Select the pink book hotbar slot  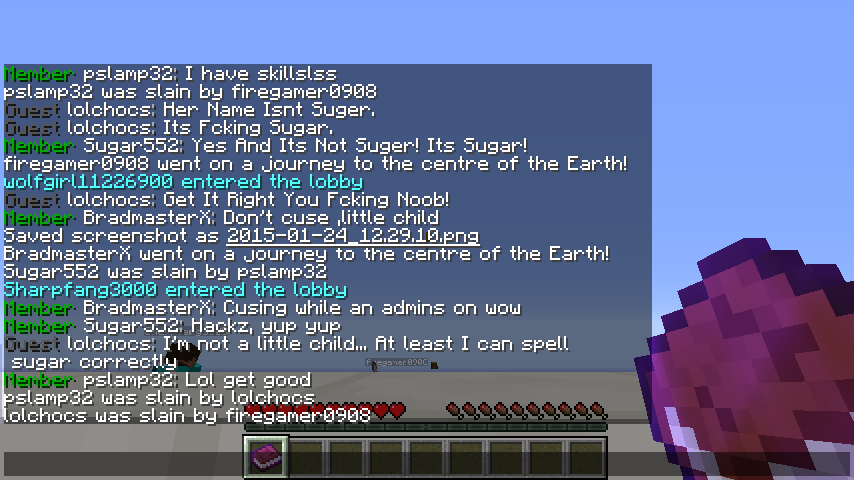tap(267, 457)
